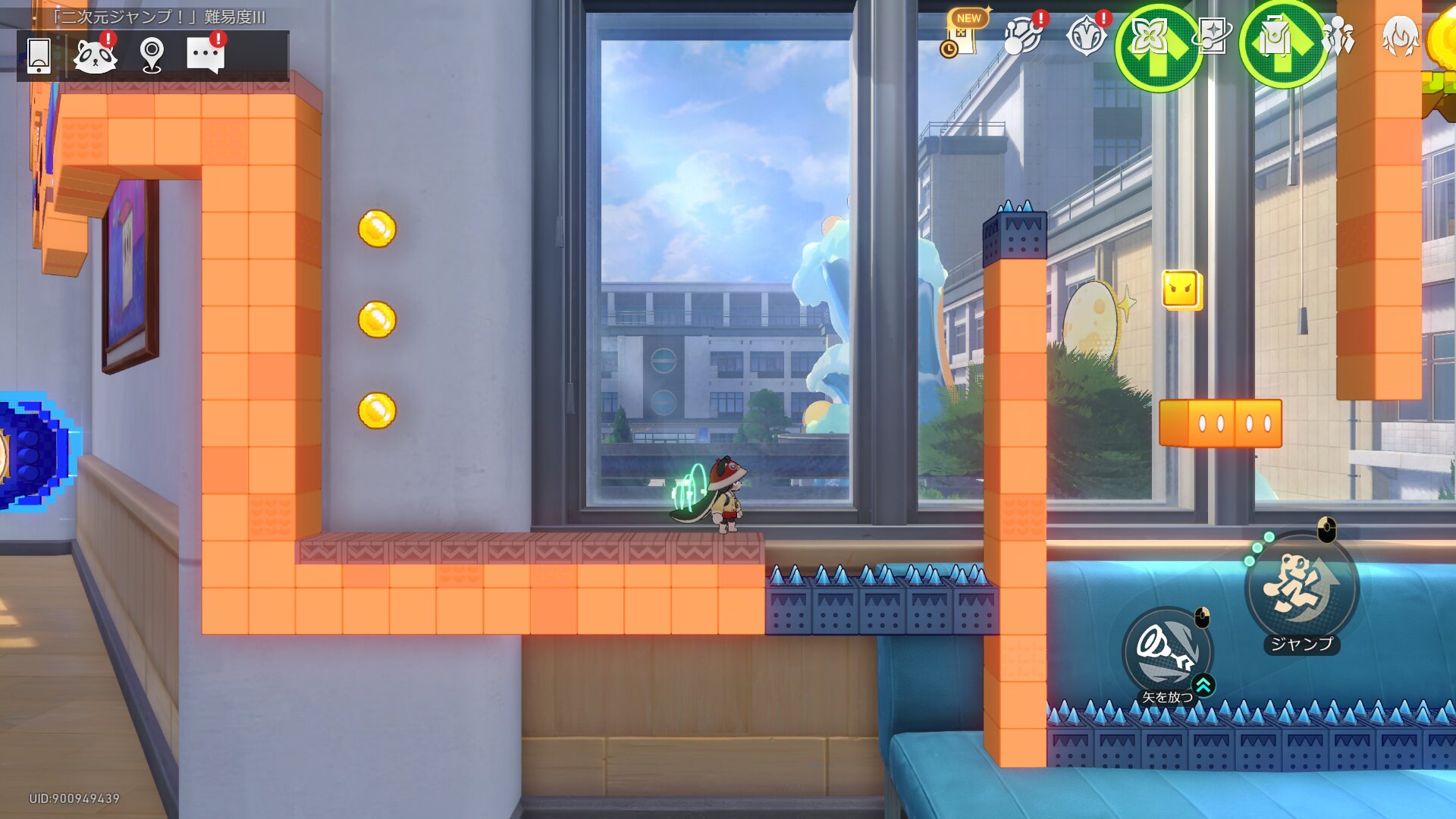Open the orbit circles icon with alert
Image resolution: width=1456 pixels, height=819 pixels.
1022,36
